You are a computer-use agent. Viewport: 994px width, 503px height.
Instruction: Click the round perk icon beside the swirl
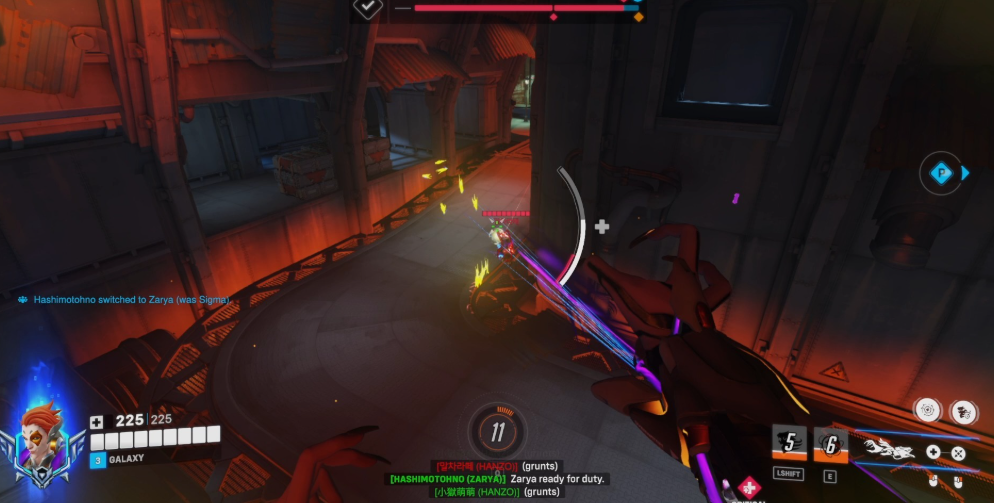coord(962,410)
